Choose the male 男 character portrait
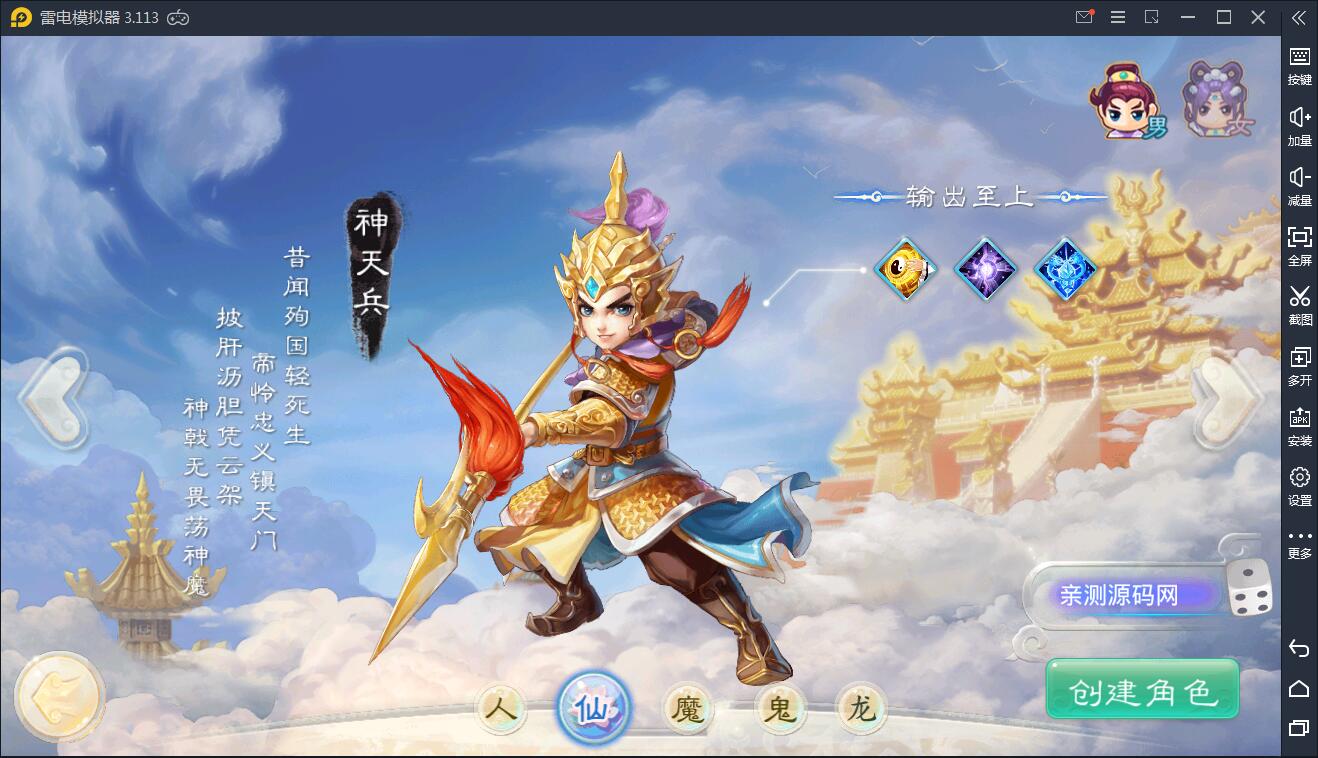Image resolution: width=1318 pixels, height=758 pixels. click(1131, 100)
